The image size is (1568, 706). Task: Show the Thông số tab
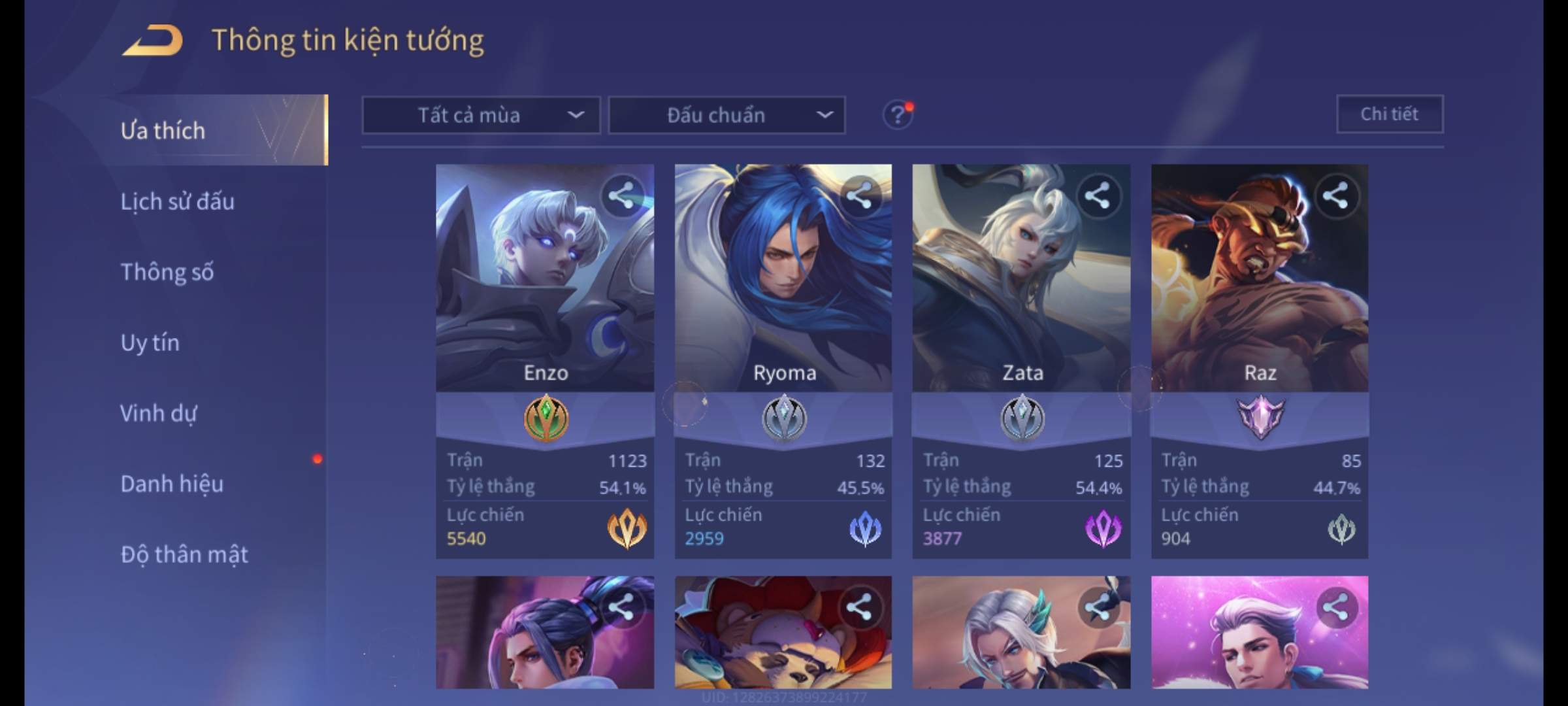pyautogui.click(x=167, y=272)
